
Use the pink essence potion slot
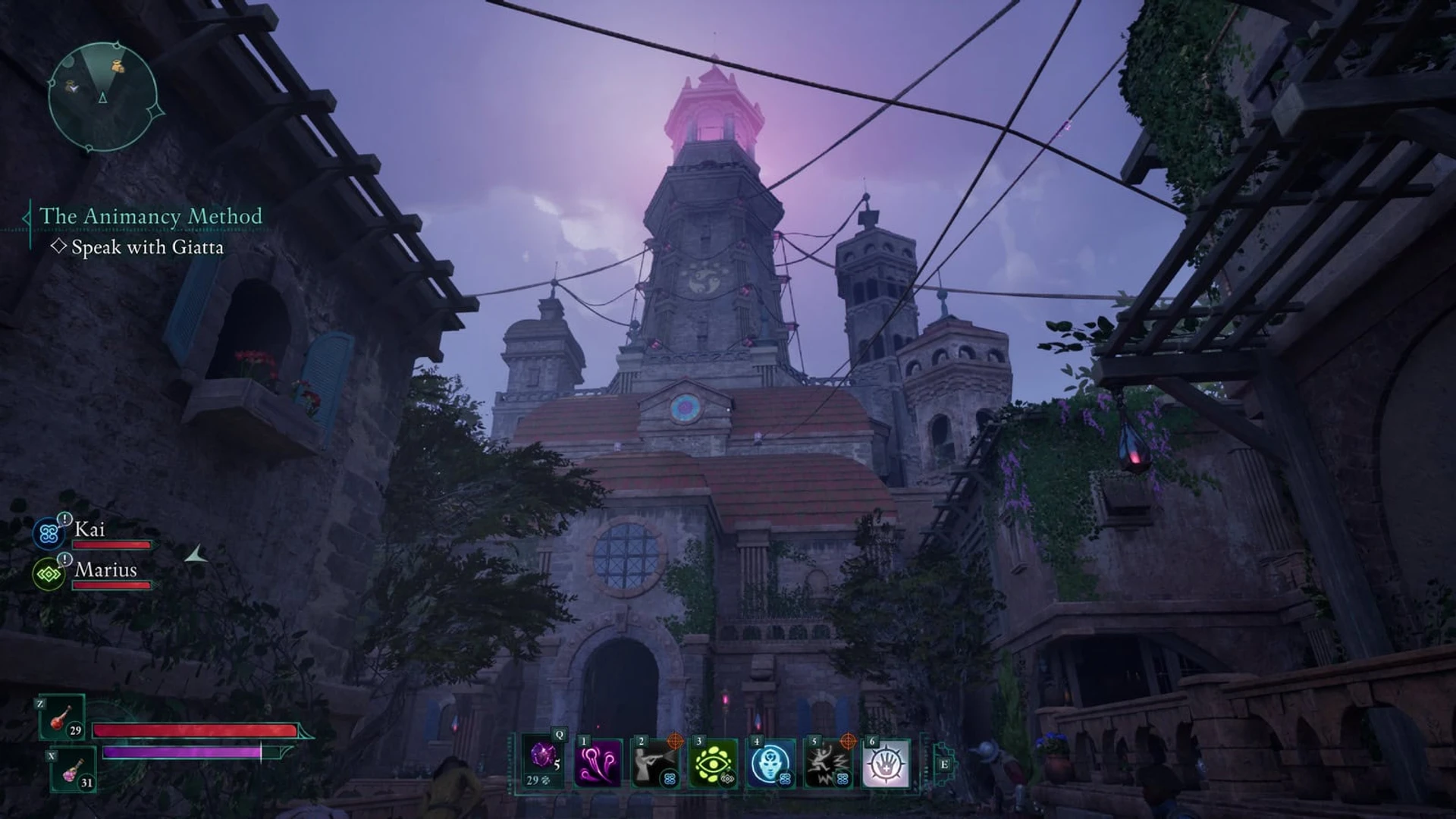pyautogui.click(x=74, y=769)
